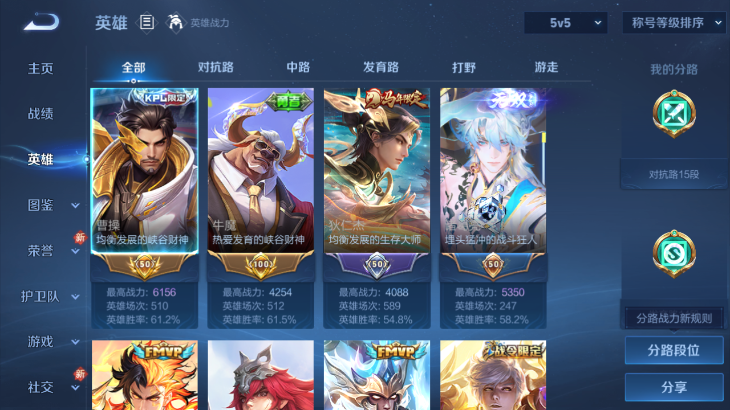This screenshot has height=410, width=730.
Task: Expand the 社交 sidebar menu
Action: (x=52, y=386)
